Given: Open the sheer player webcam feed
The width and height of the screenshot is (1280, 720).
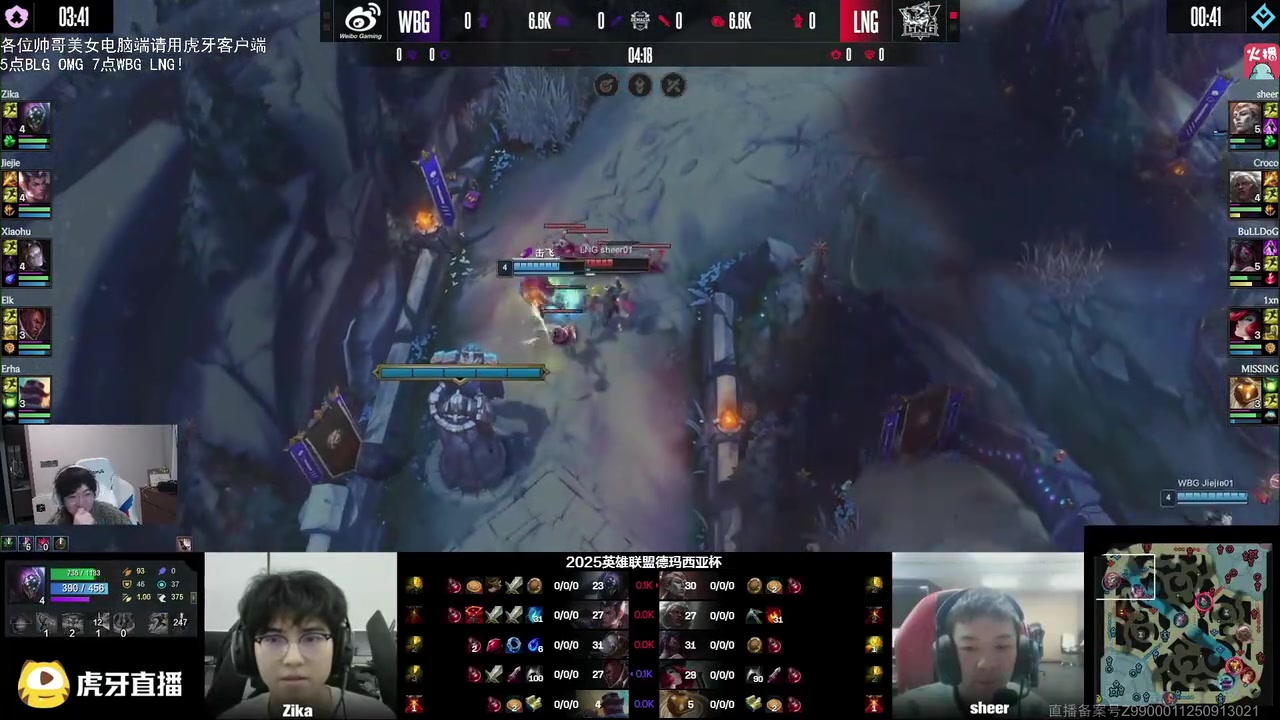Looking at the screenshot, I should point(987,635).
